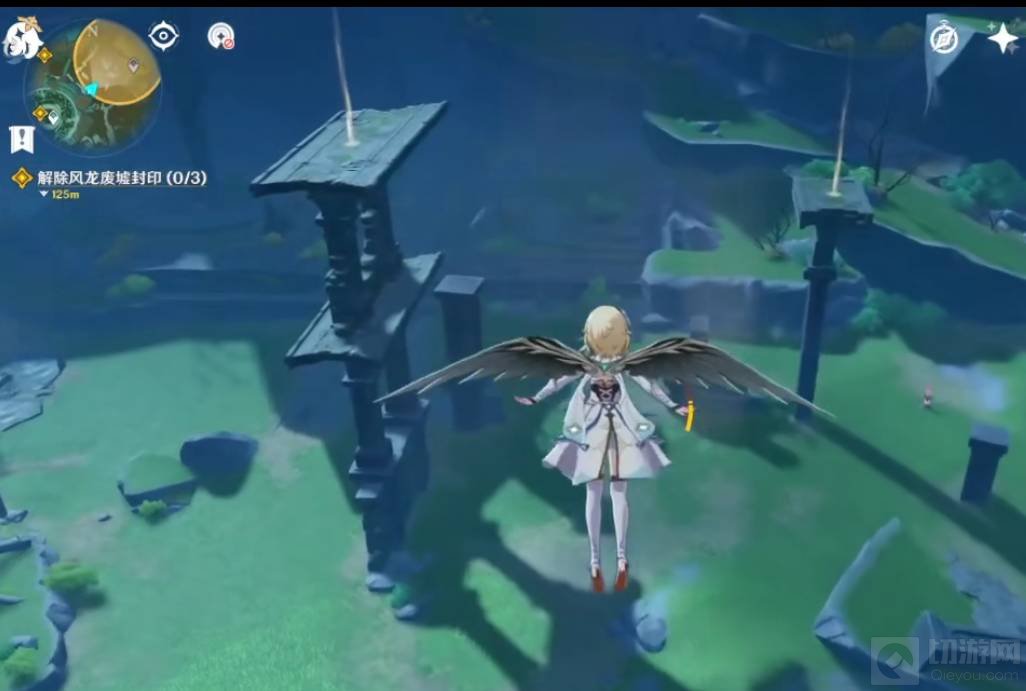1026x691 pixels.
Task: Open the Paimon menu
Action: tap(22, 39)
